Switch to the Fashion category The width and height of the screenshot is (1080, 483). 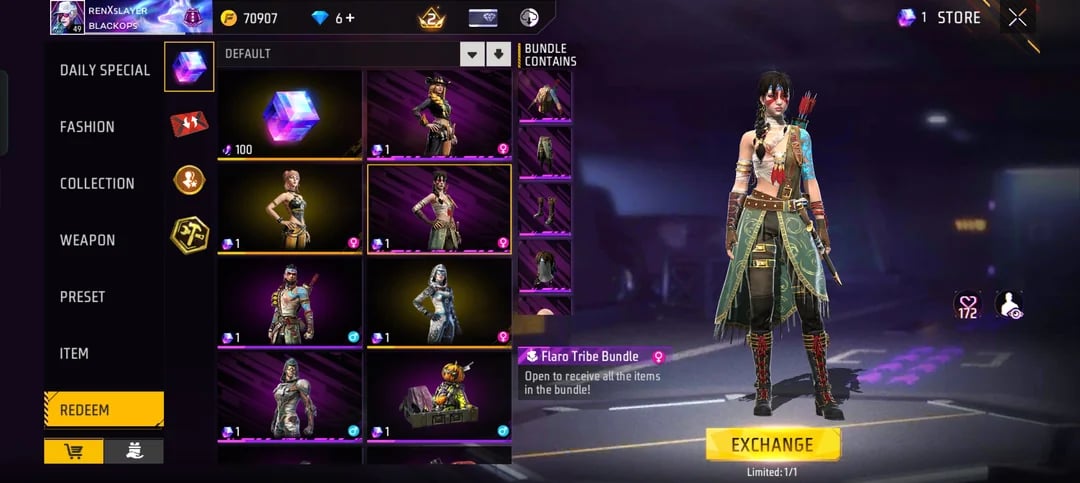(87, 127)
